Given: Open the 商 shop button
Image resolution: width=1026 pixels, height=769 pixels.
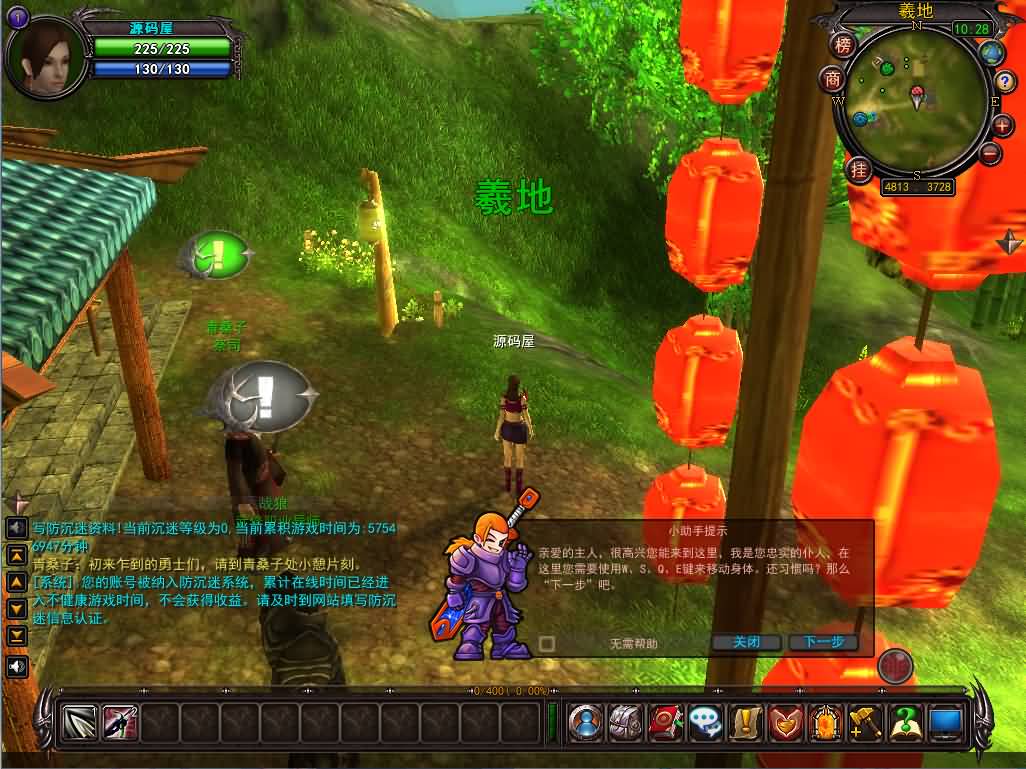Looking at the screenshot, I should (832, 79).
